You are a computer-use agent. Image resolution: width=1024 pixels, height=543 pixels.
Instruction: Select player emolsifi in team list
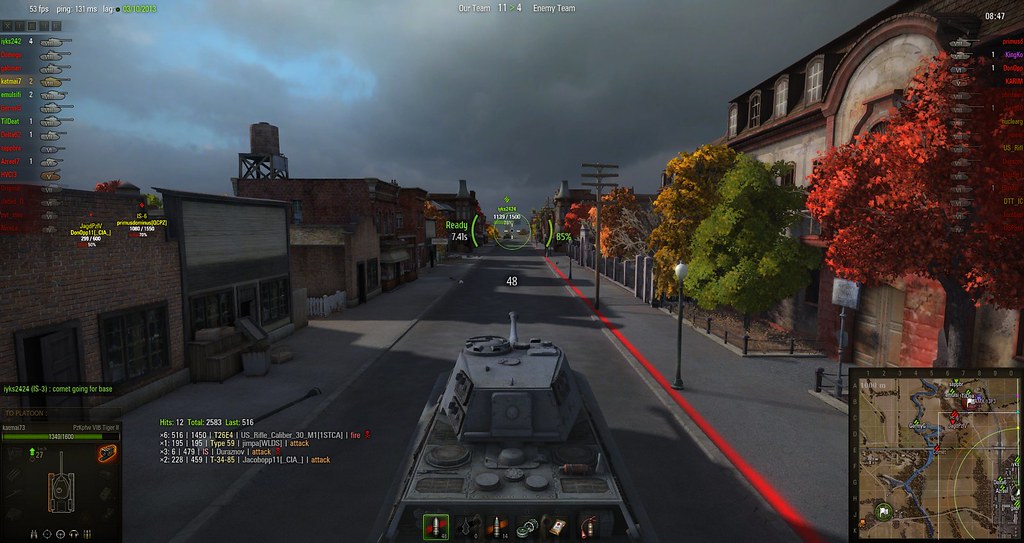(x=12, y=94)
